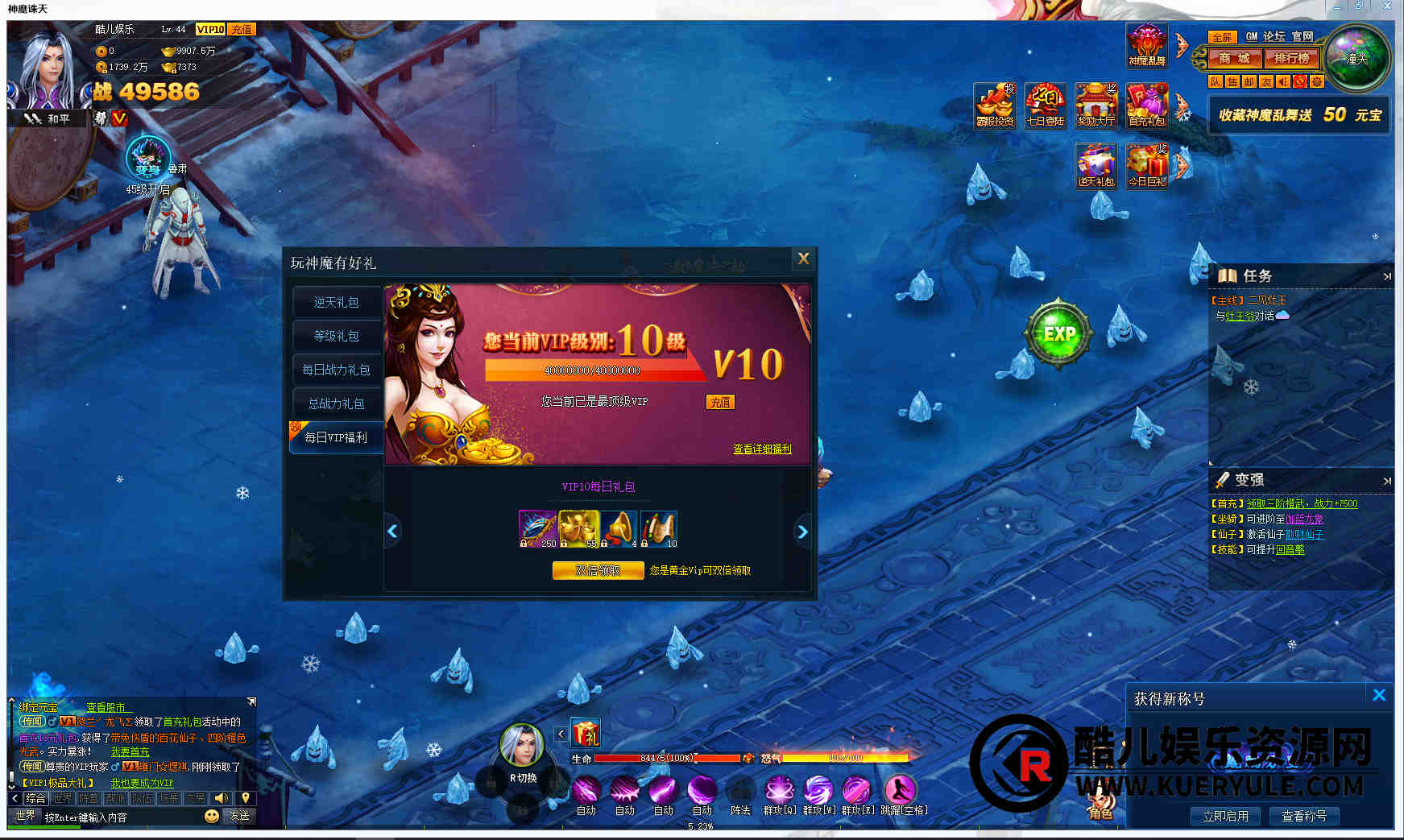Switch to the 逆天礼包 tab
Viewport: 1404px width, 840px height.
point(336,302)
